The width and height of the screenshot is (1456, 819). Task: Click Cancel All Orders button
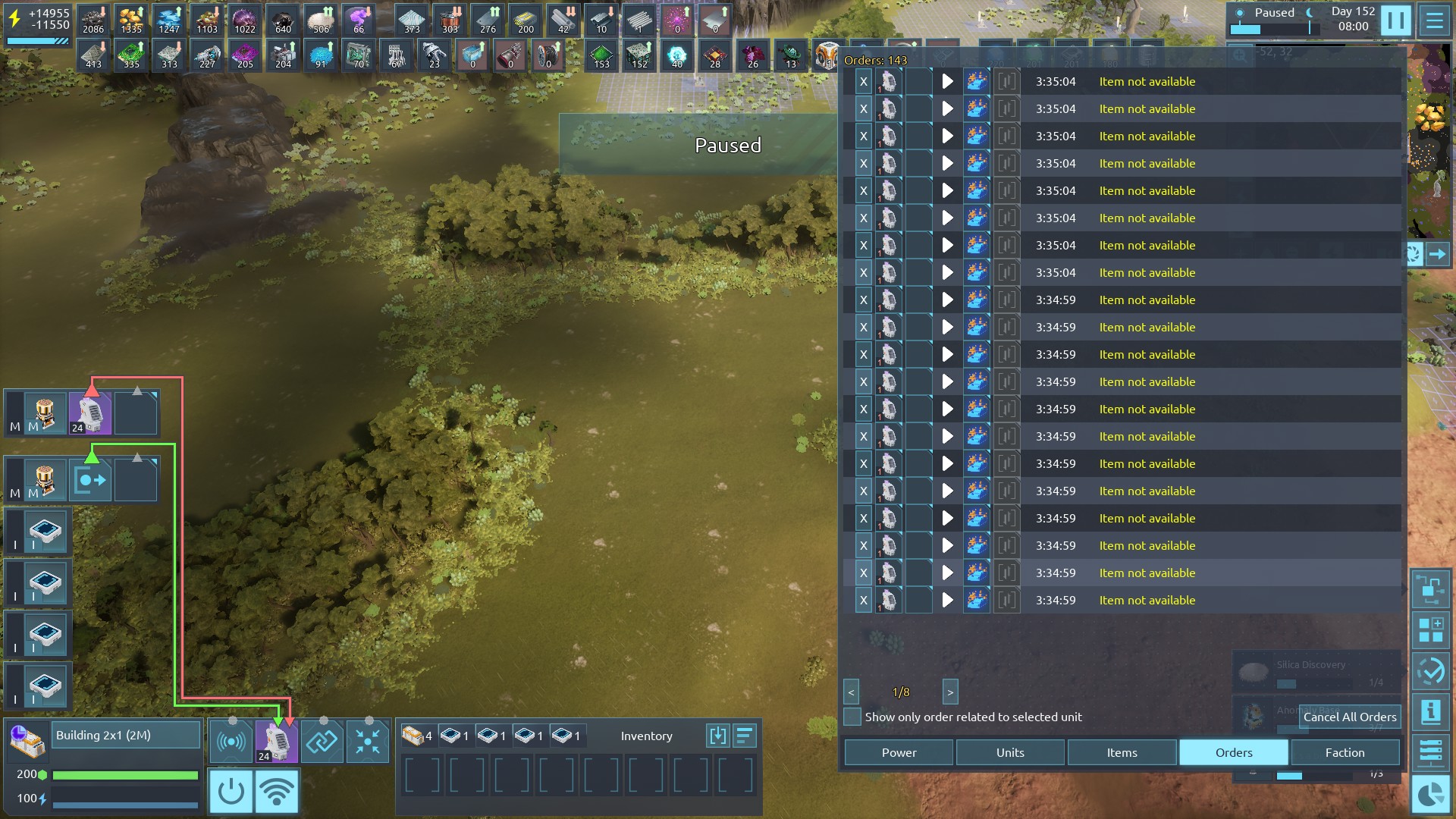click(x=1349, y=717)
